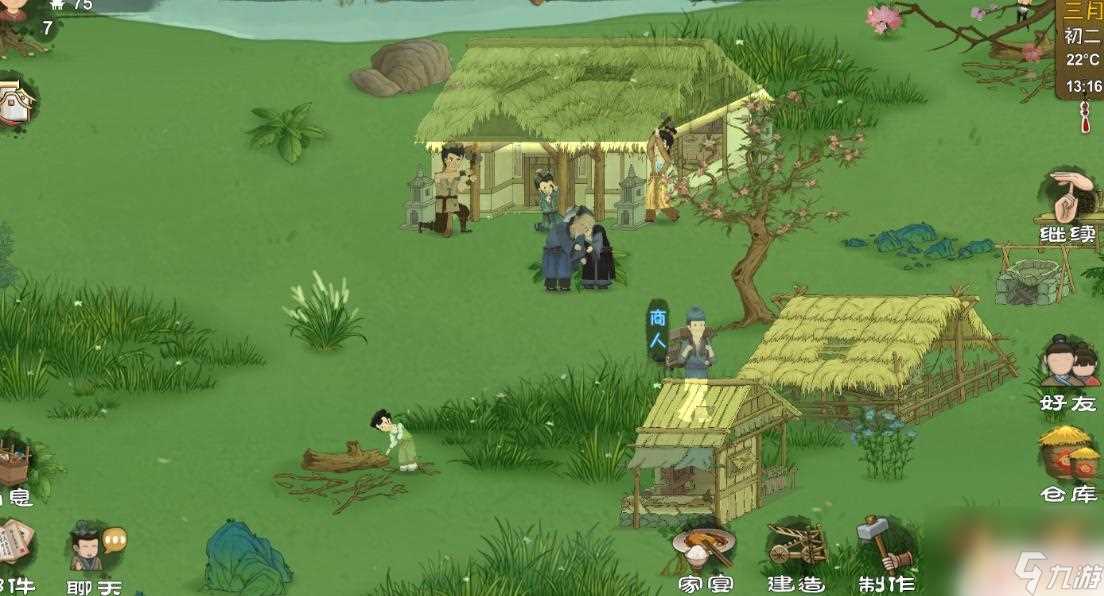1104x596 pixels.
Task: Open the calendar date and weather panel
Action: click(x=1080, y=50)
